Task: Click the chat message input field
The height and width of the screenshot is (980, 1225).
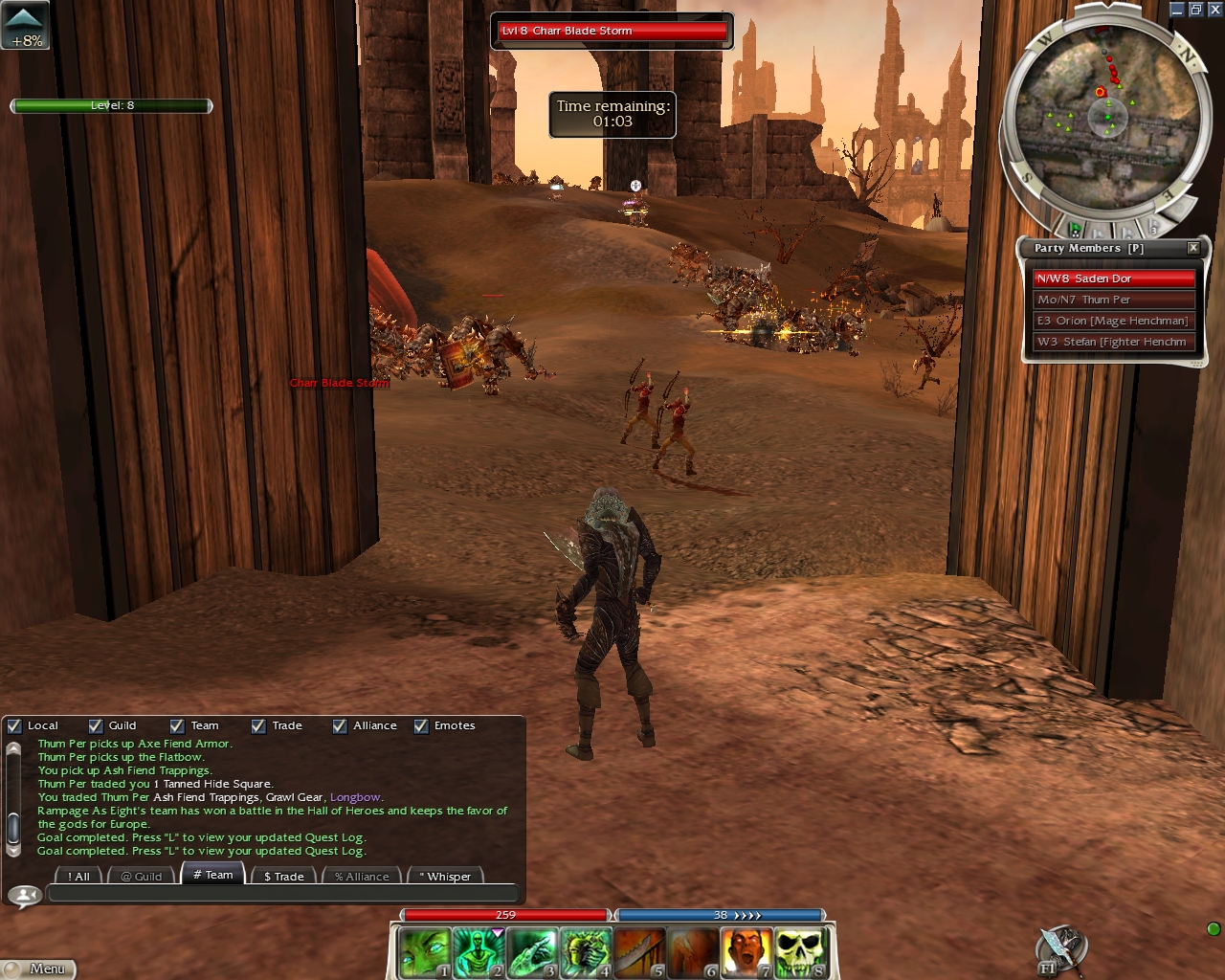Action: [282, 895]
